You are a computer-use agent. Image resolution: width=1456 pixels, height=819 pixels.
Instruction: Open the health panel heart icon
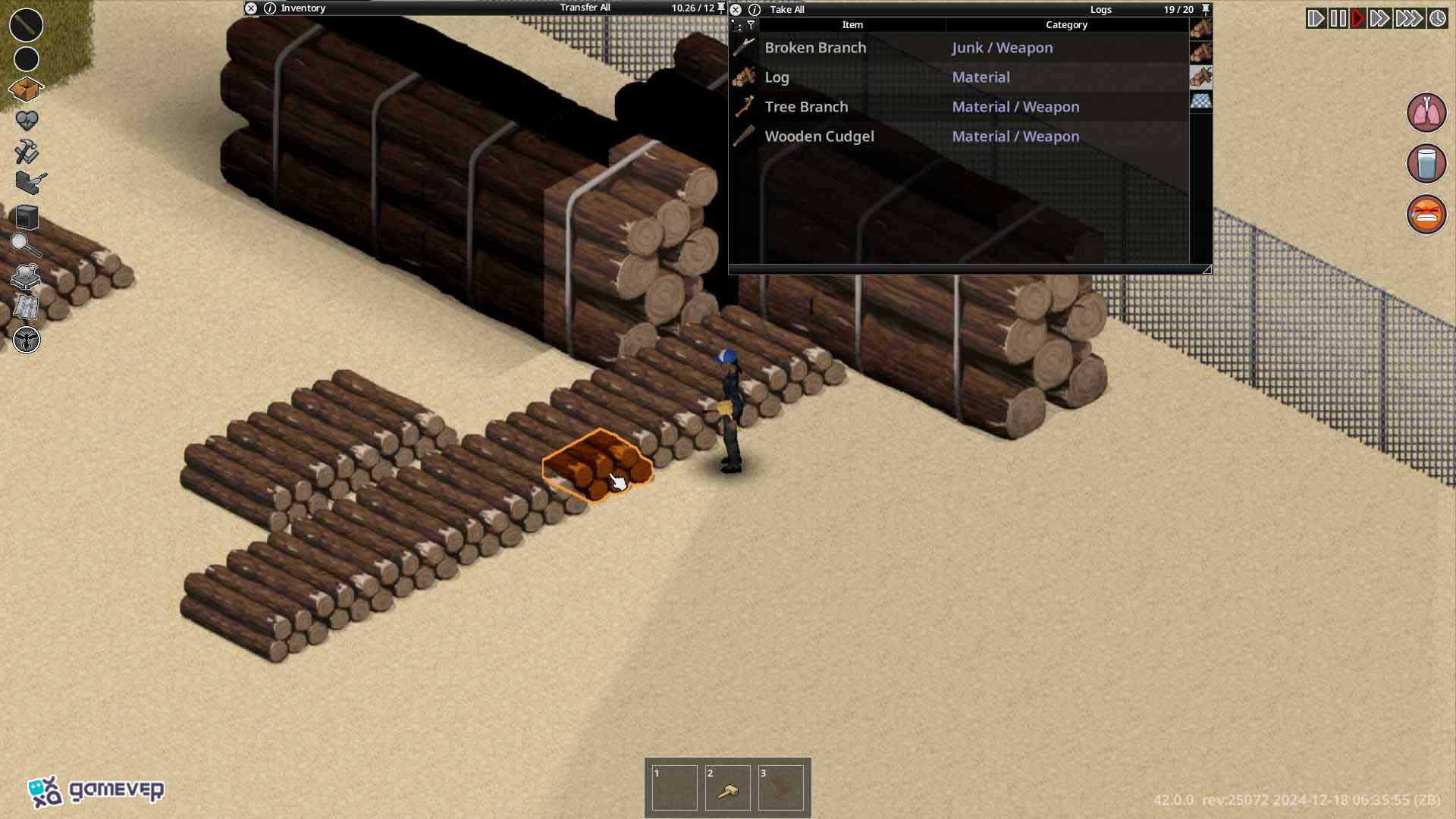click(27, 120)
